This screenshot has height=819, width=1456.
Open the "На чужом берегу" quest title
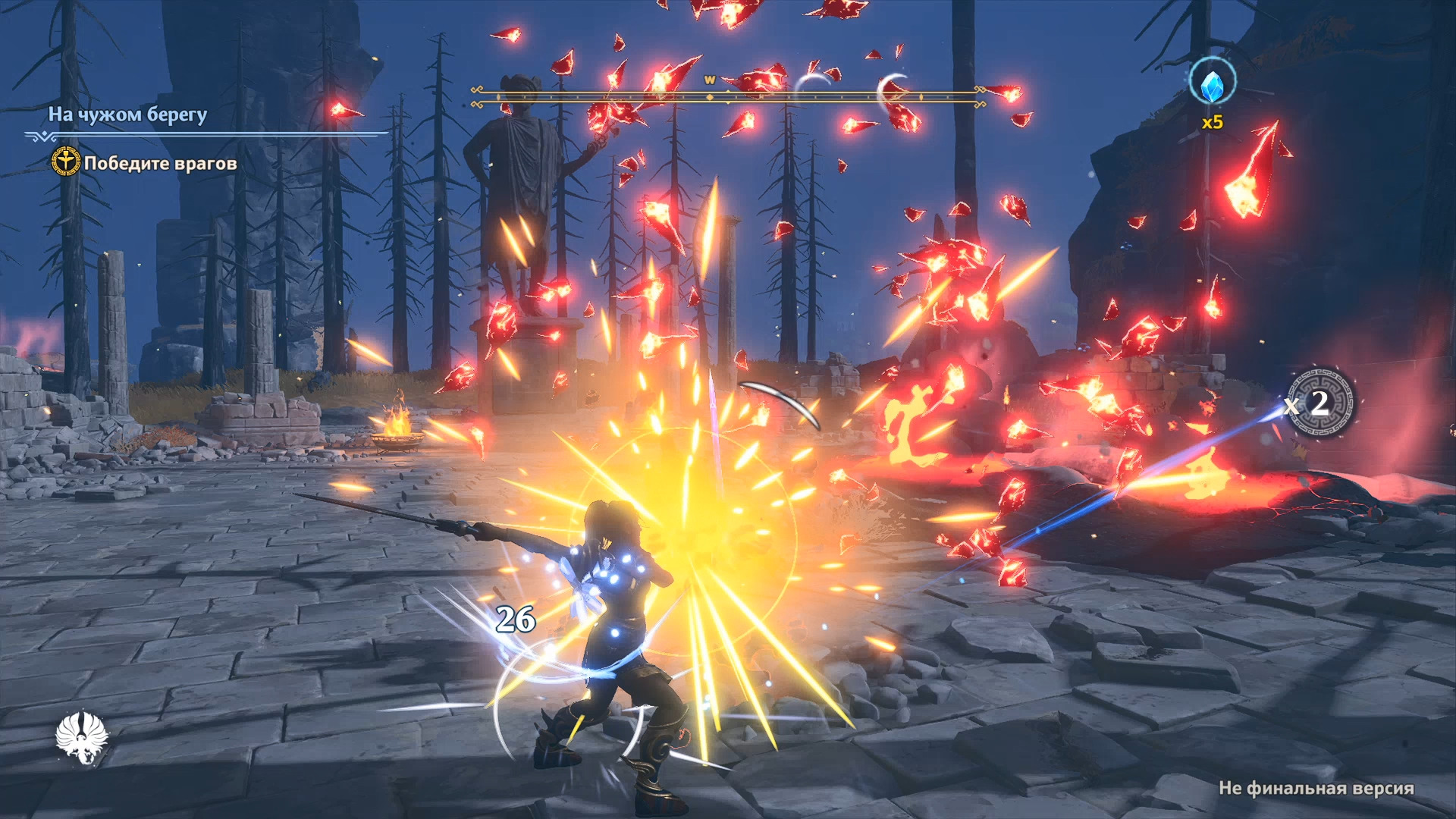(x=127, y=115)
